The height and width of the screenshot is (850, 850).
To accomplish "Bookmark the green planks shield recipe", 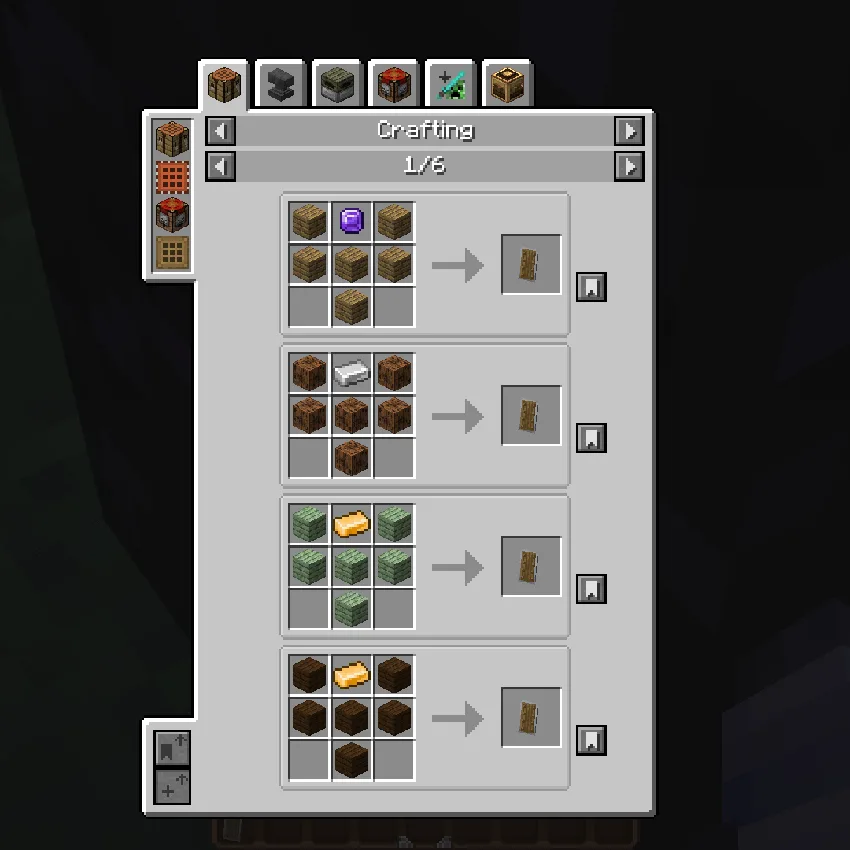I will tap(591, 590).
